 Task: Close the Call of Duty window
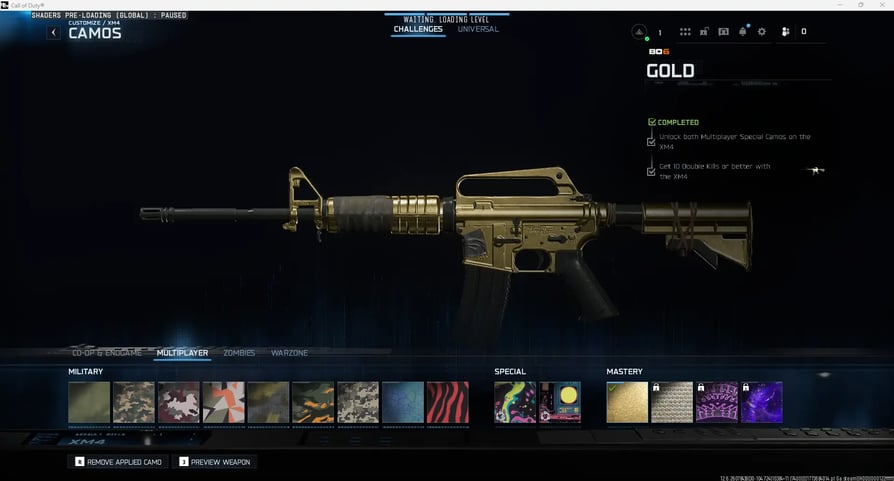(881, 5)
